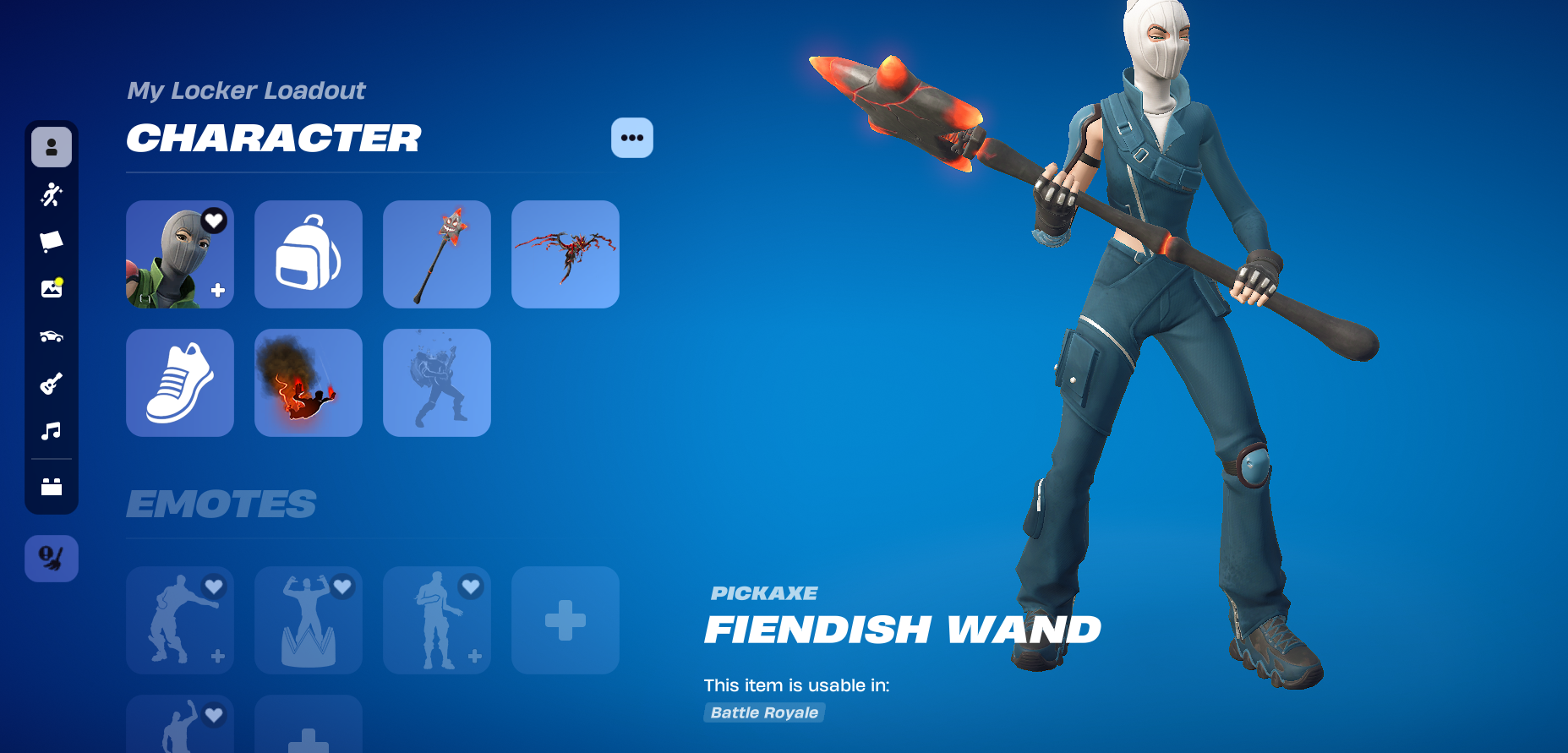Switch to the Character sidebar tab
The width and height of the screenshot is (1568, 753).
coord(52,147)
